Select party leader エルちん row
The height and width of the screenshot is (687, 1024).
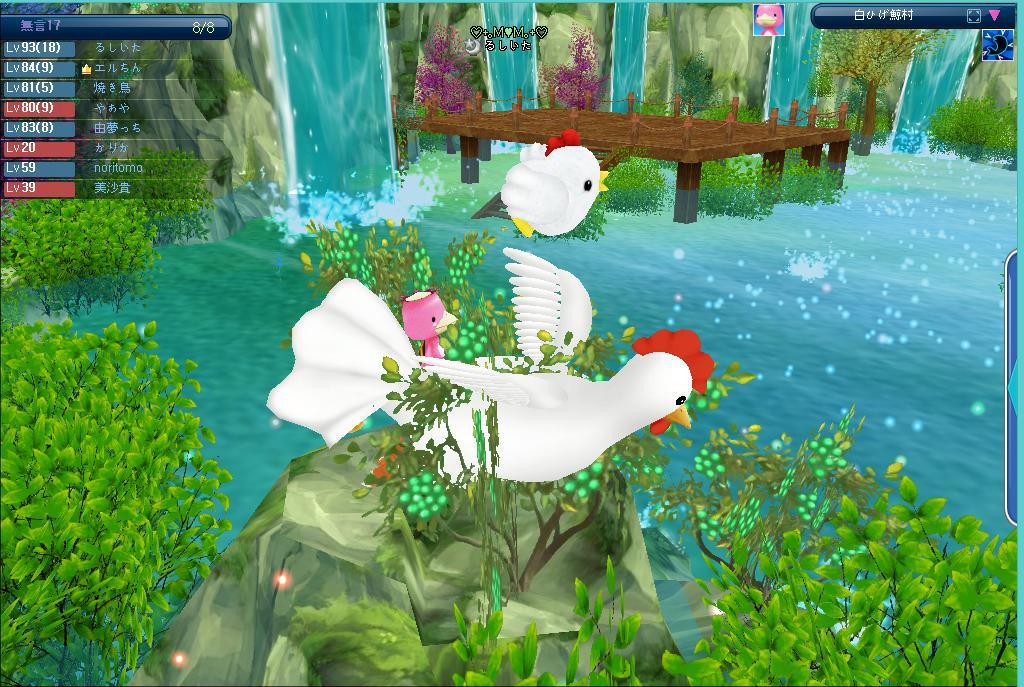117,68
